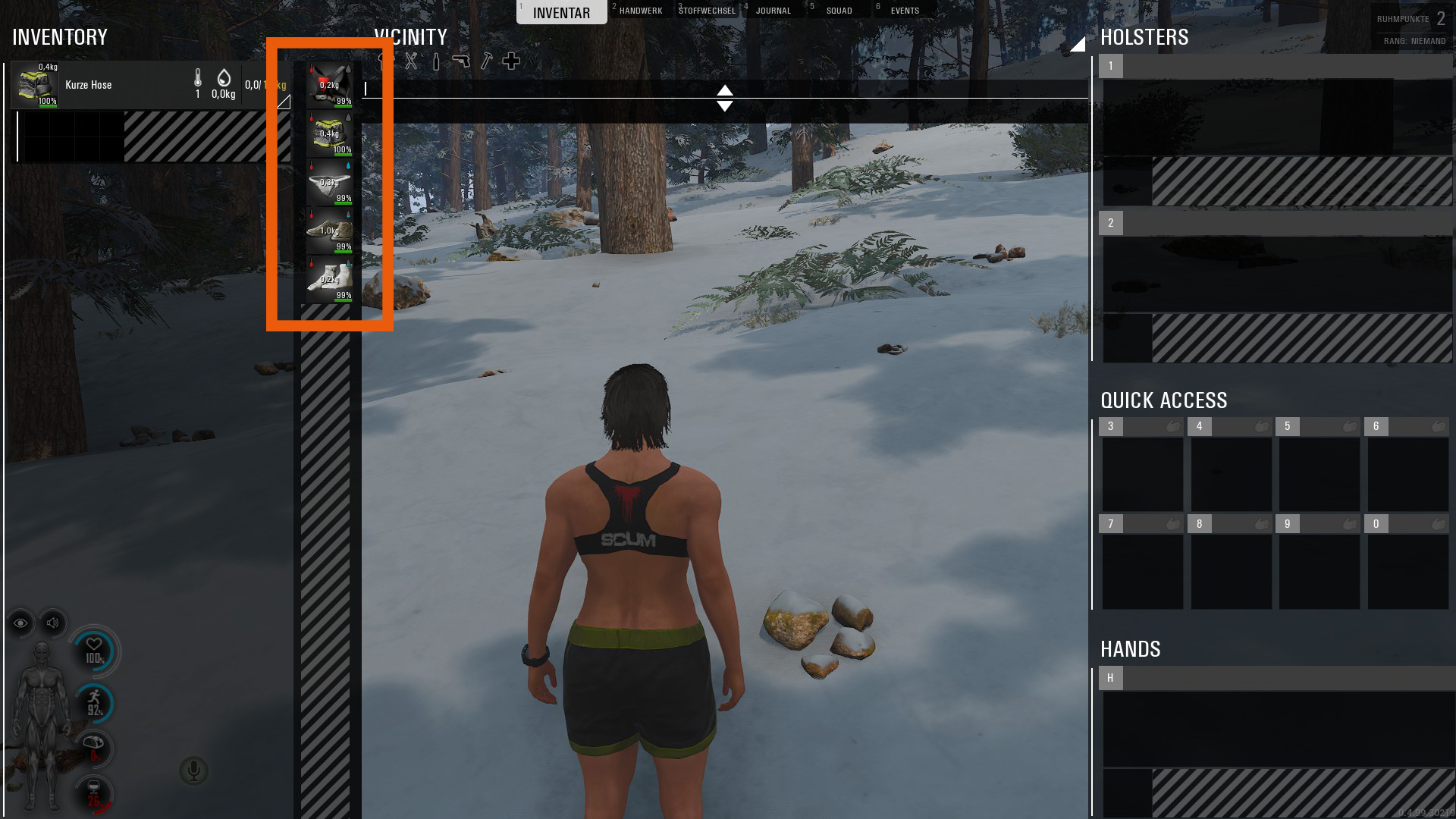
Task: Filter vicinity by the hammer tools icon
Action: point(486,61)
